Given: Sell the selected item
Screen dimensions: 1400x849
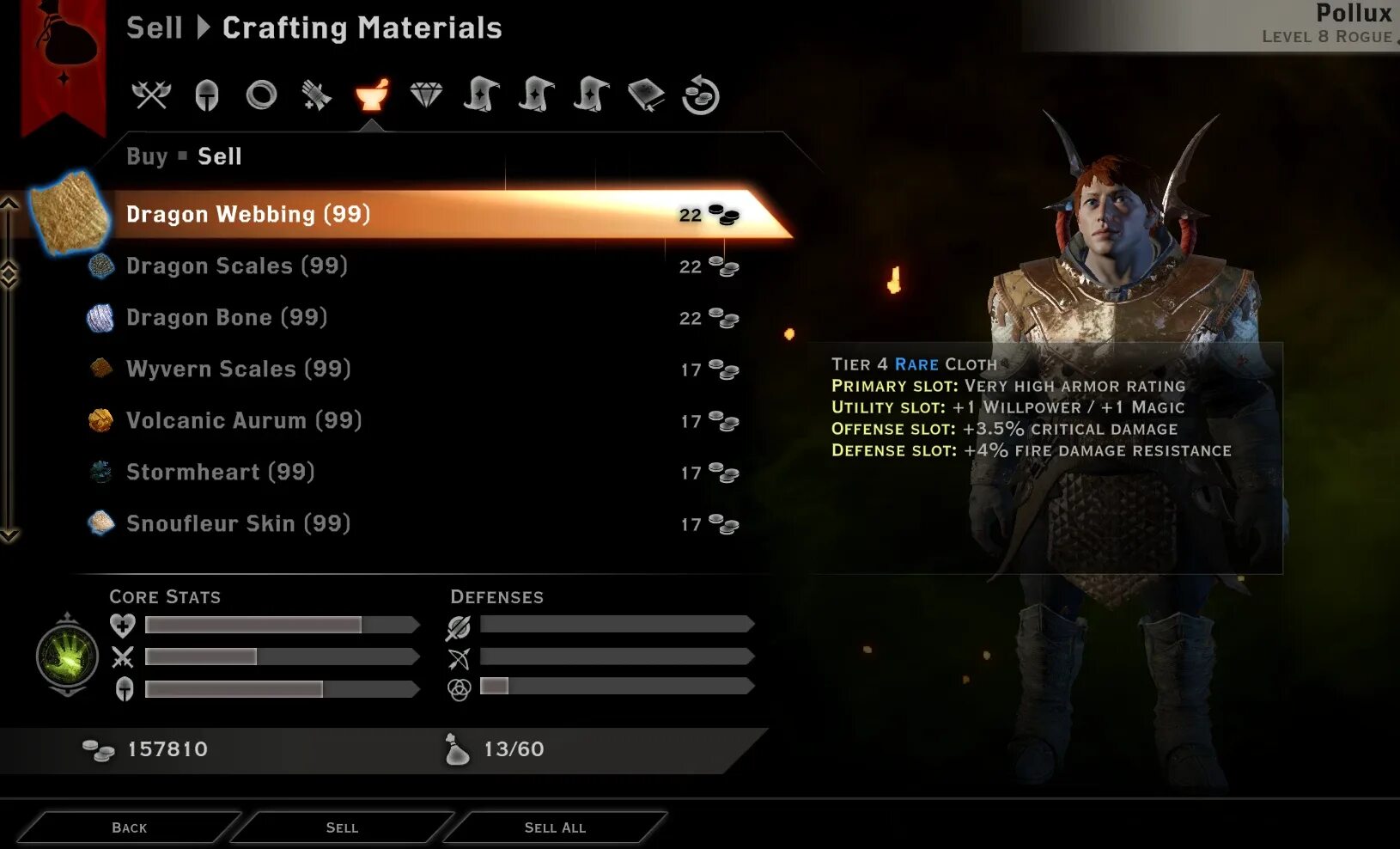Looking at the screenshot, I should point(342,828).
